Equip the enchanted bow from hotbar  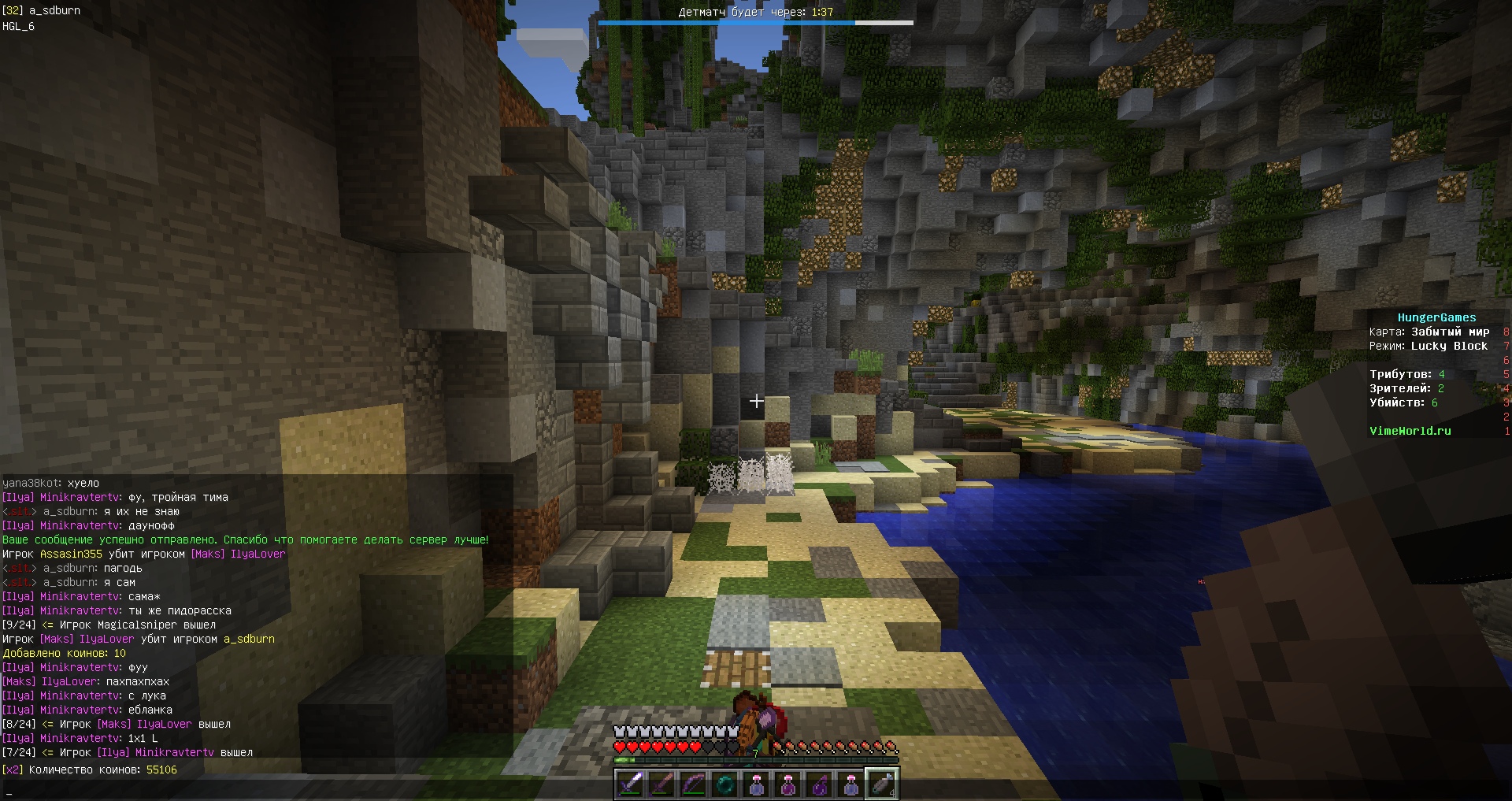[x=693, y=784]
